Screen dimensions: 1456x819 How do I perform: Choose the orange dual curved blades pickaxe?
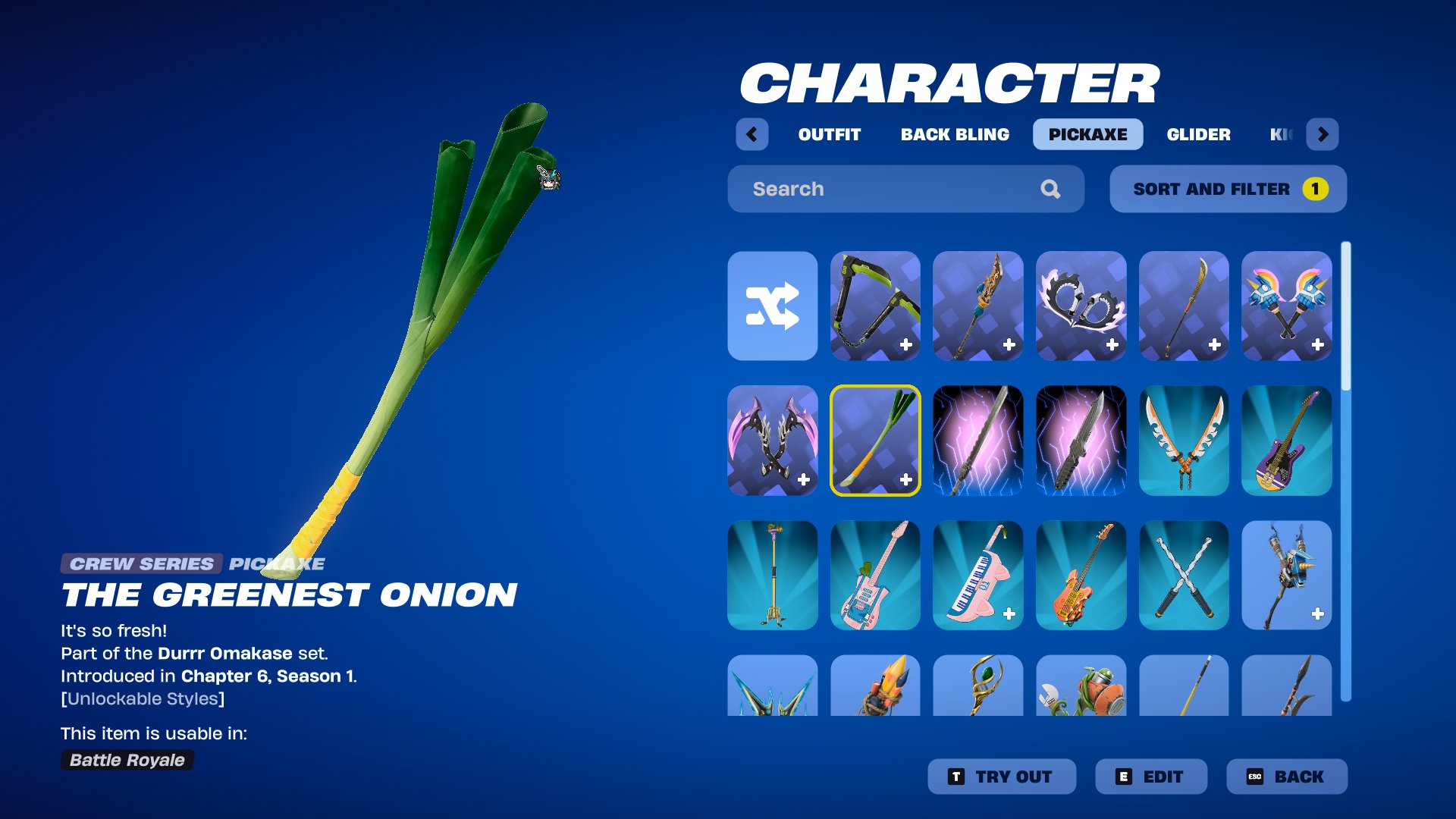click(x=1183, y=441)
